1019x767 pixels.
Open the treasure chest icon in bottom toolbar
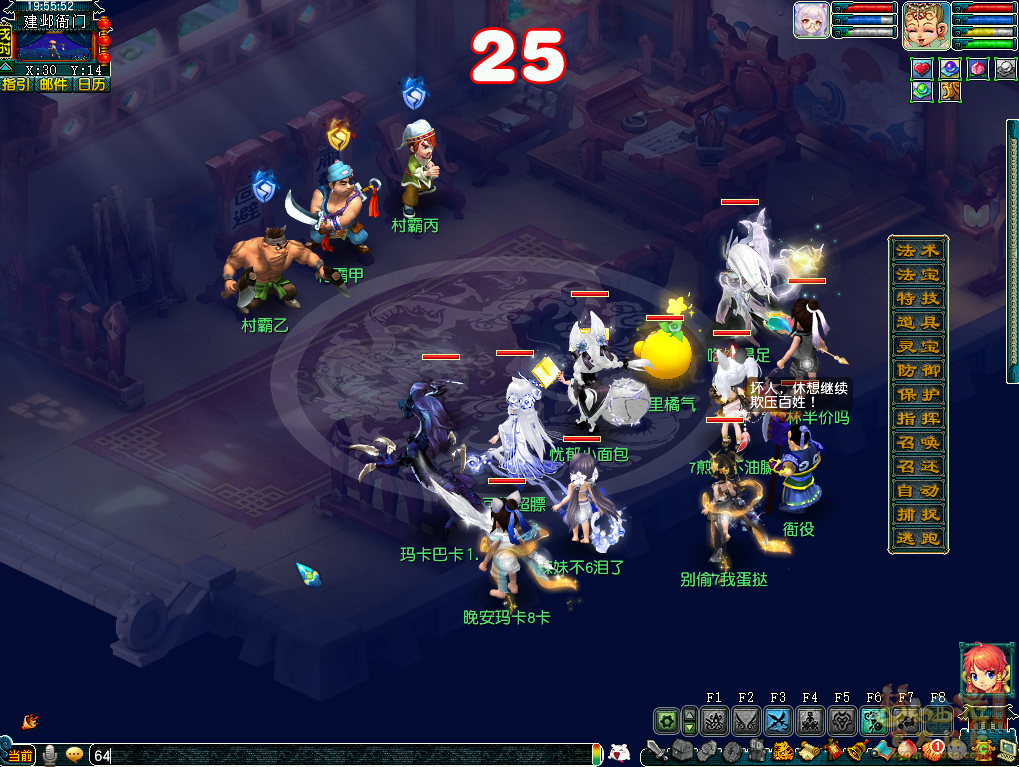coord(682,751)
